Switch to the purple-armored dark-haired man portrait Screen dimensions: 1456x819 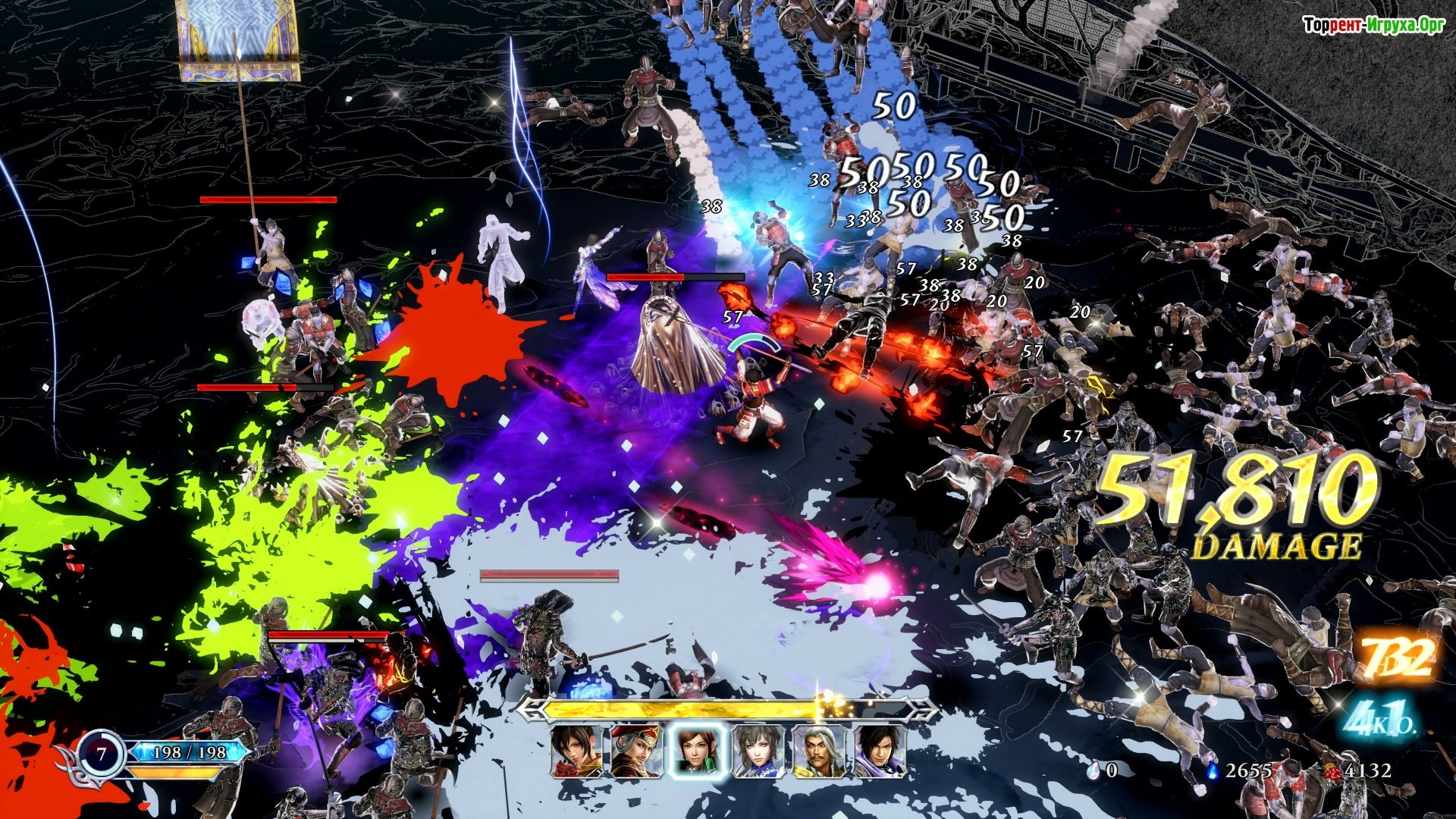coord(879,751)
